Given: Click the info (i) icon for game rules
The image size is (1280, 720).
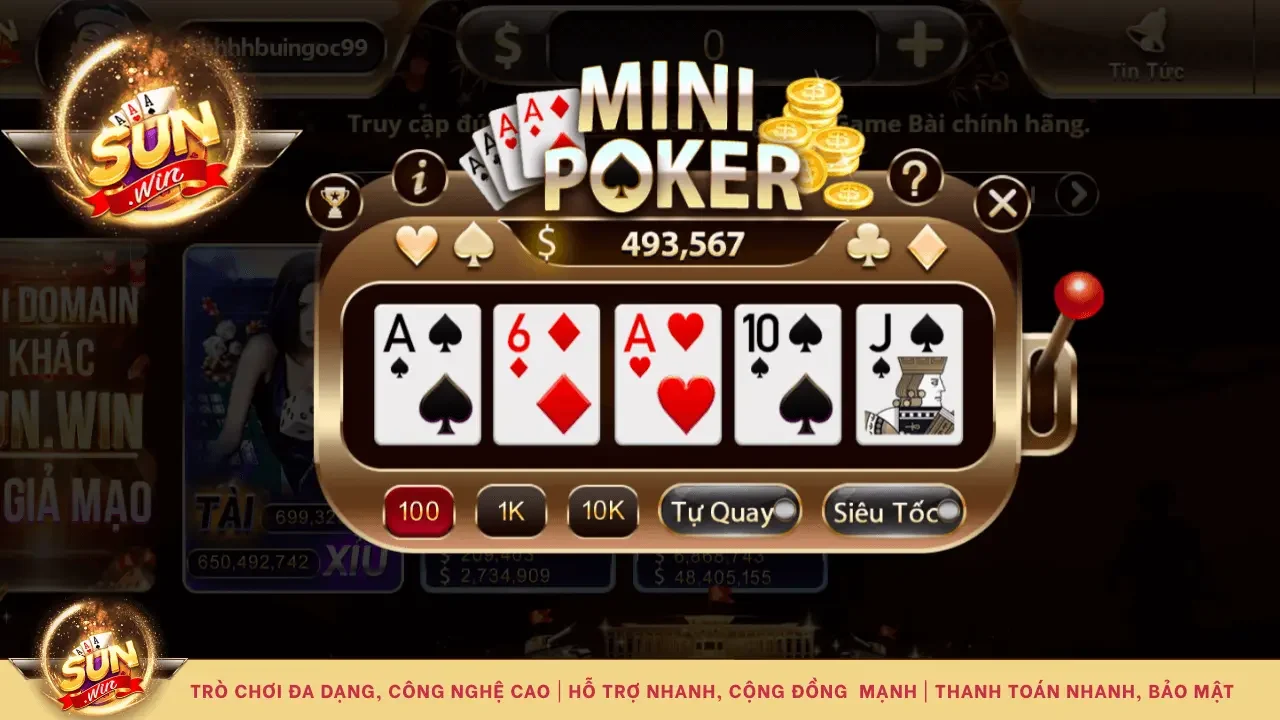Looking at the screenshot, I should point(420,175).
